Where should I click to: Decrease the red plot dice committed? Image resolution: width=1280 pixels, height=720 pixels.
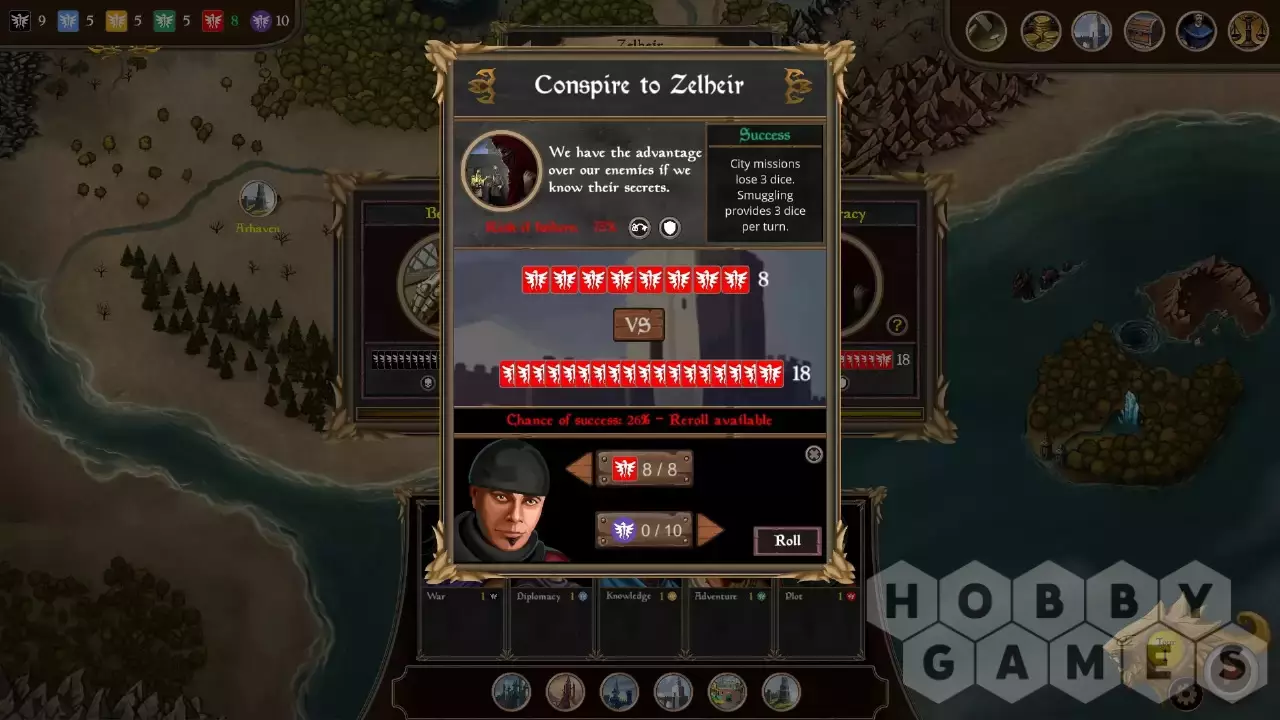point(580,469)
